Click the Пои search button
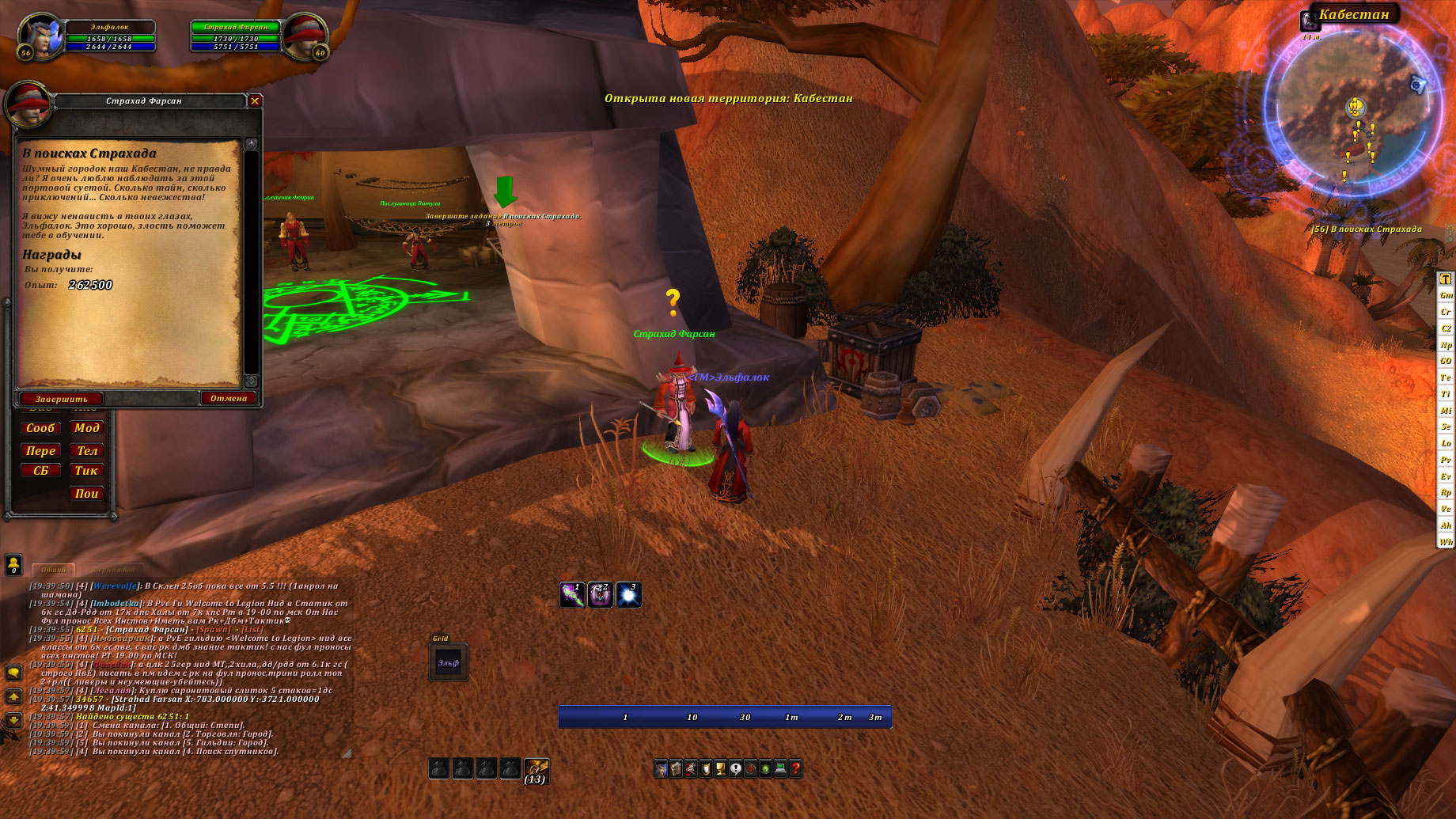1456x819 pixels. click(87, 493)
